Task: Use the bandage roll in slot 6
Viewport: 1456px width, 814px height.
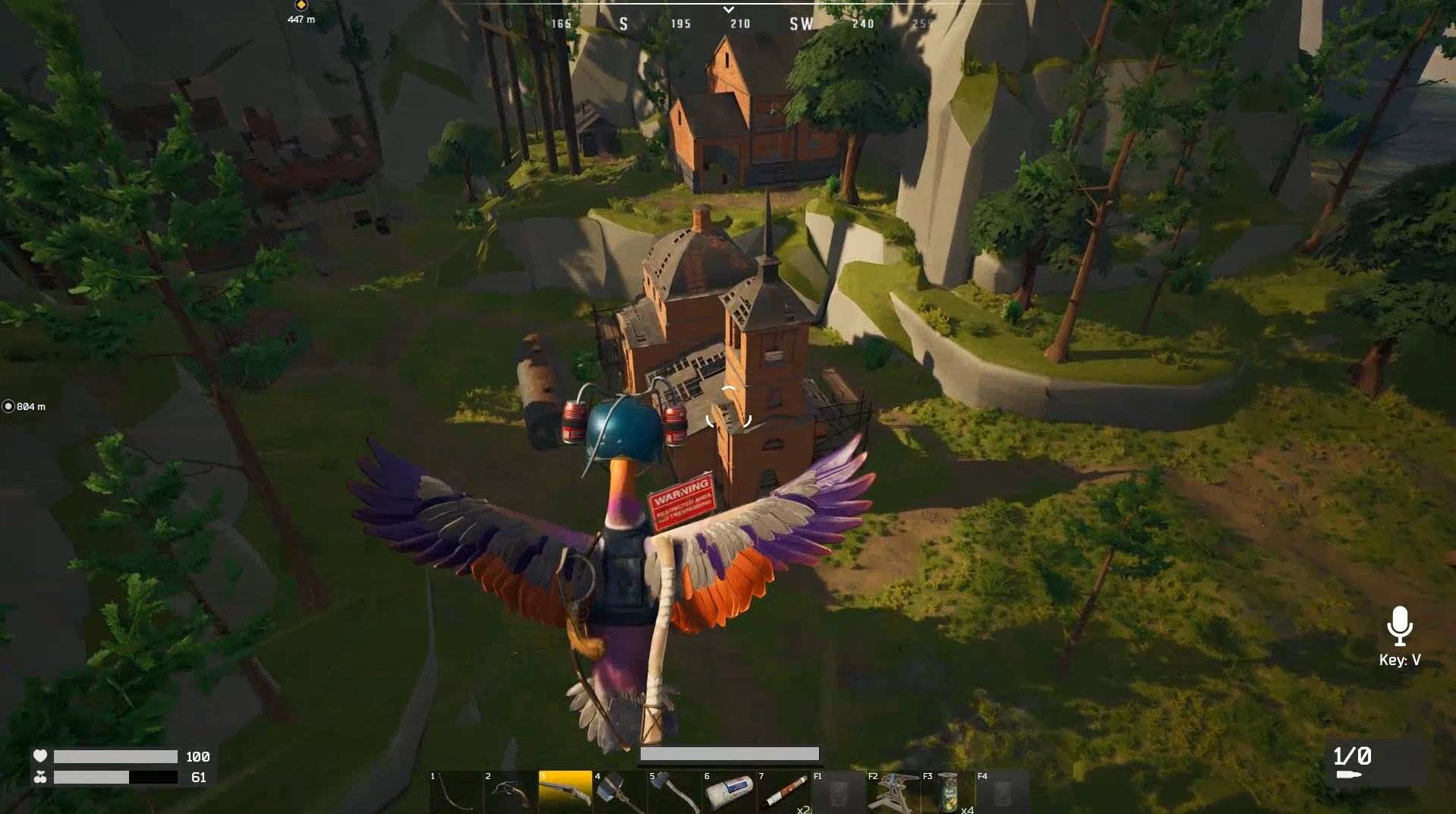Action: point(729,793)
